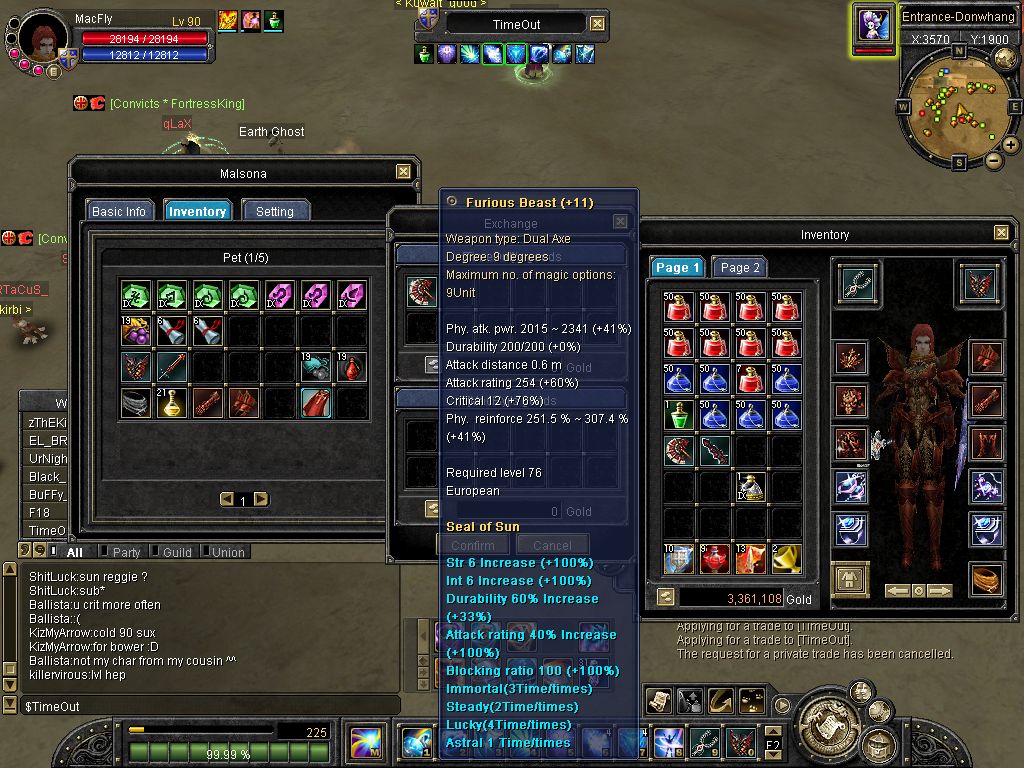Switch to the pet Basic Info tab

(119, 211)
